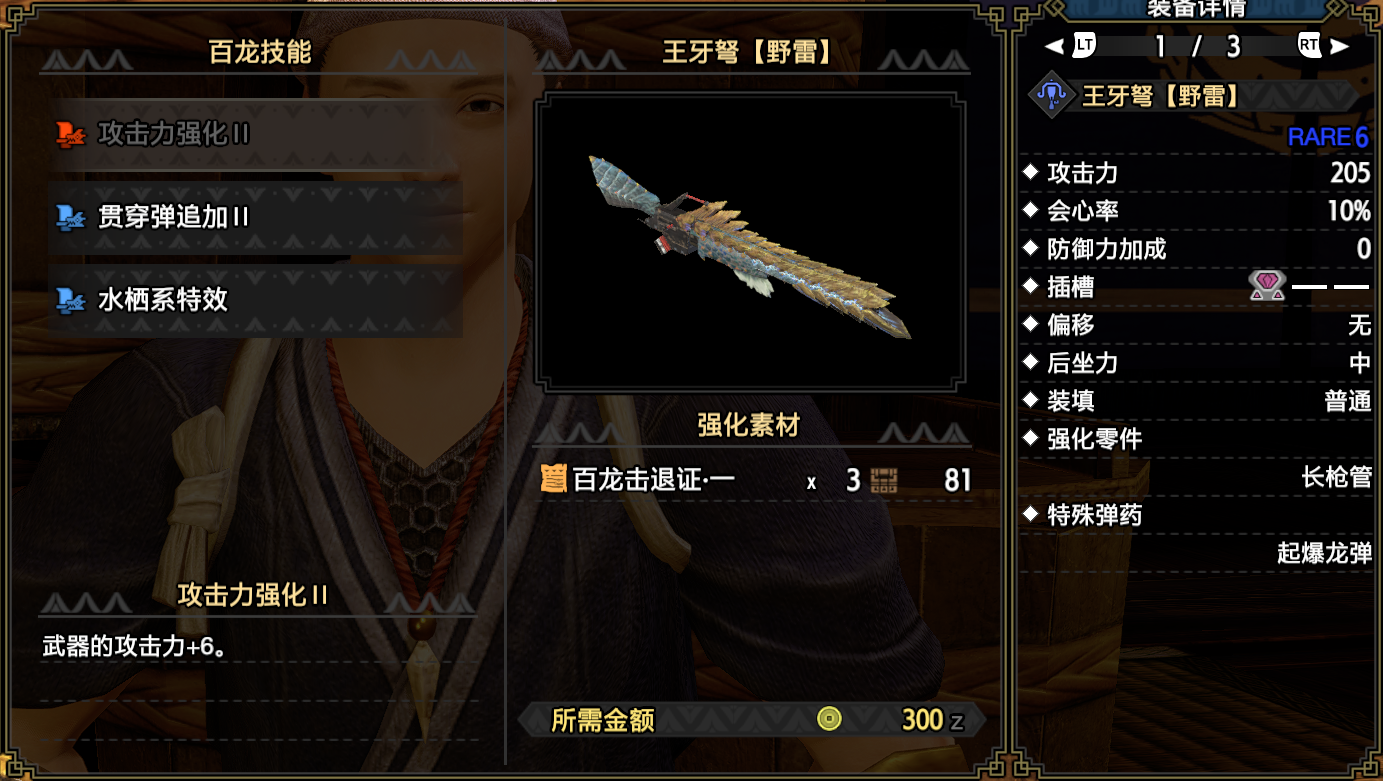Go to previous equipment detail page
Image resolution: width=1383 pixels, height=781 pixels.
[1071, 46]
